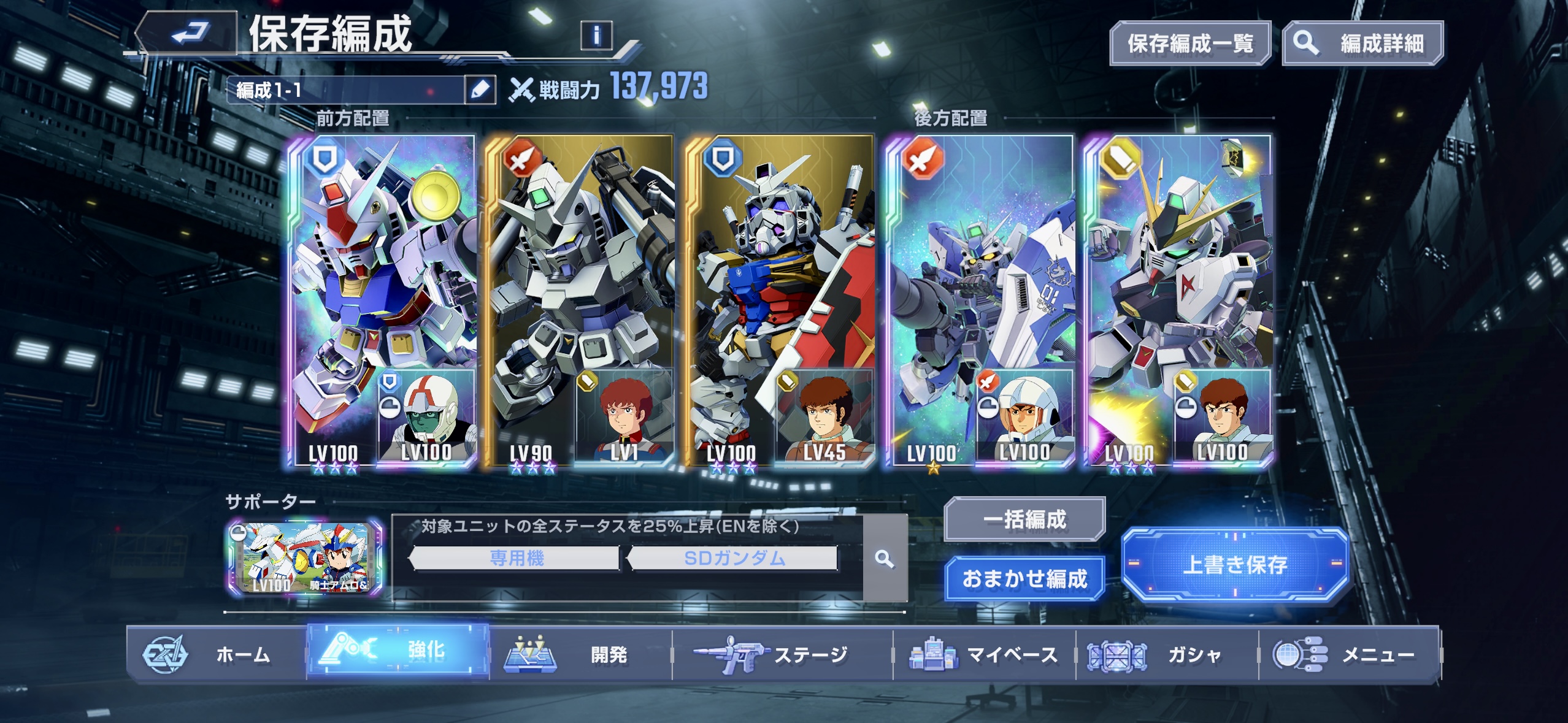Image resolution: width=1568 pixels, height=723 pixels.
Task: Go to ホーム home screen
Action: tap(217, 654)
